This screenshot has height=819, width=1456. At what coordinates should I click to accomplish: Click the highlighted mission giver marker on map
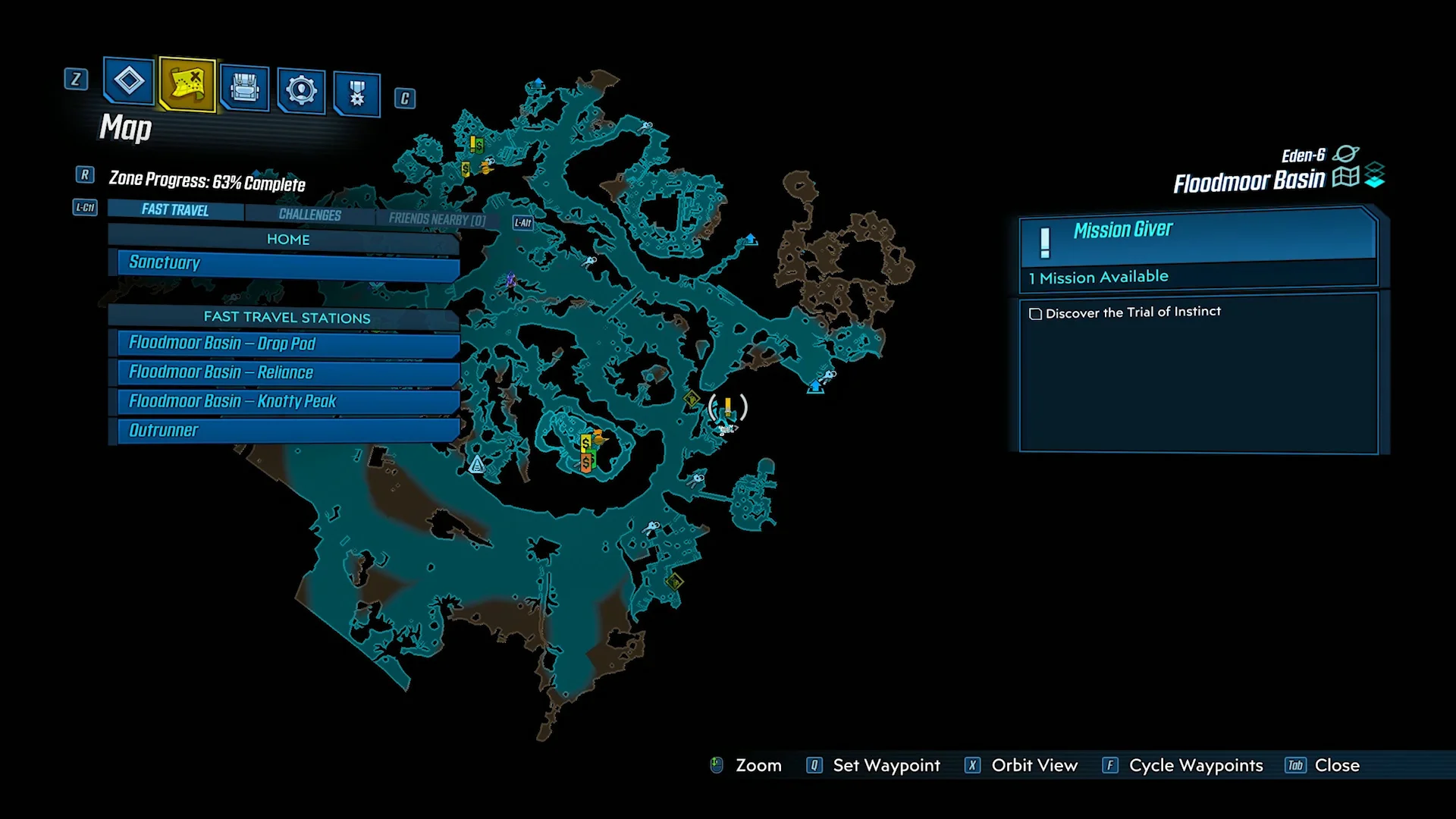point(727,407)
